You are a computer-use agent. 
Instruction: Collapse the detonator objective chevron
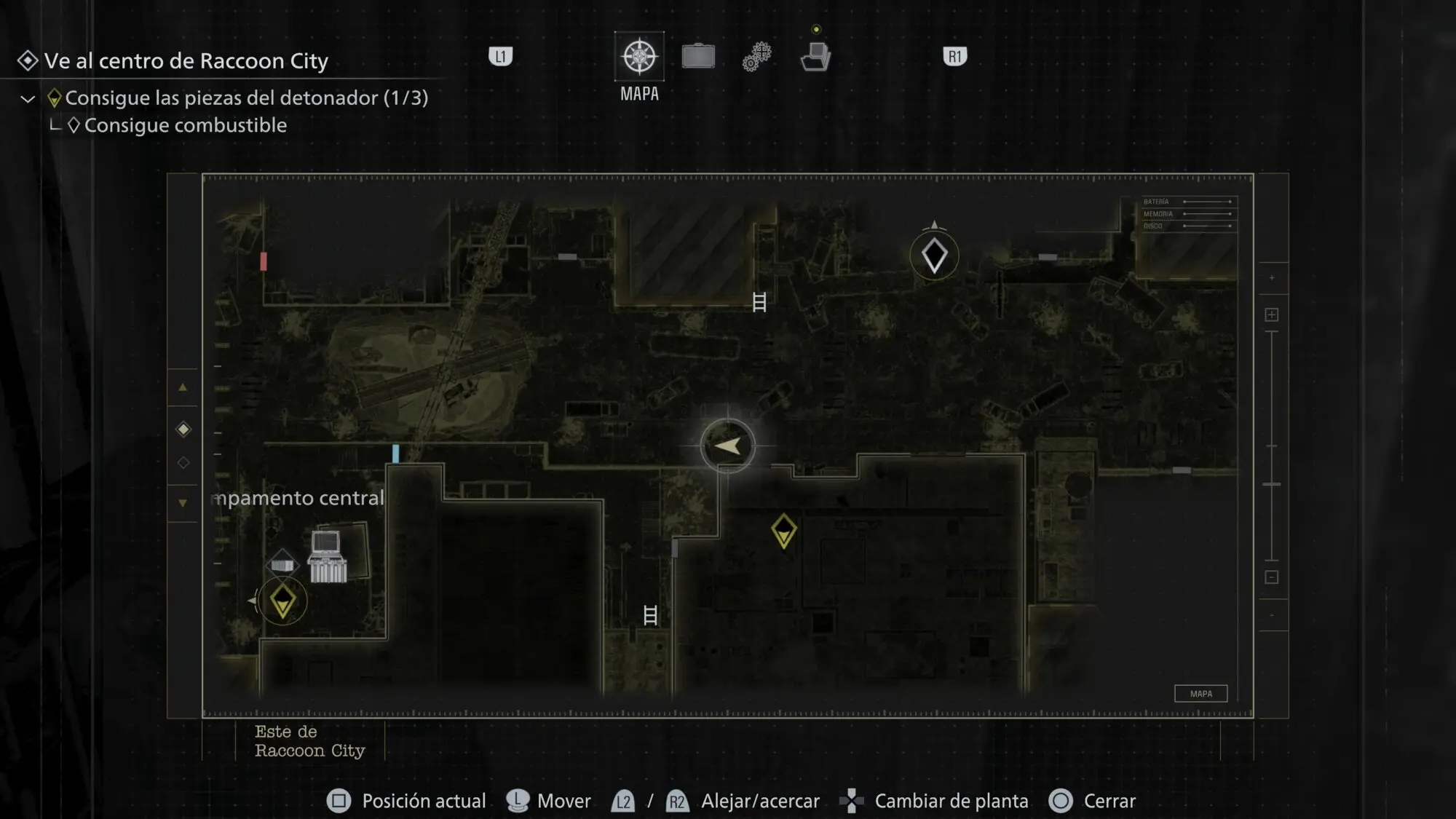tap(28, 99)
